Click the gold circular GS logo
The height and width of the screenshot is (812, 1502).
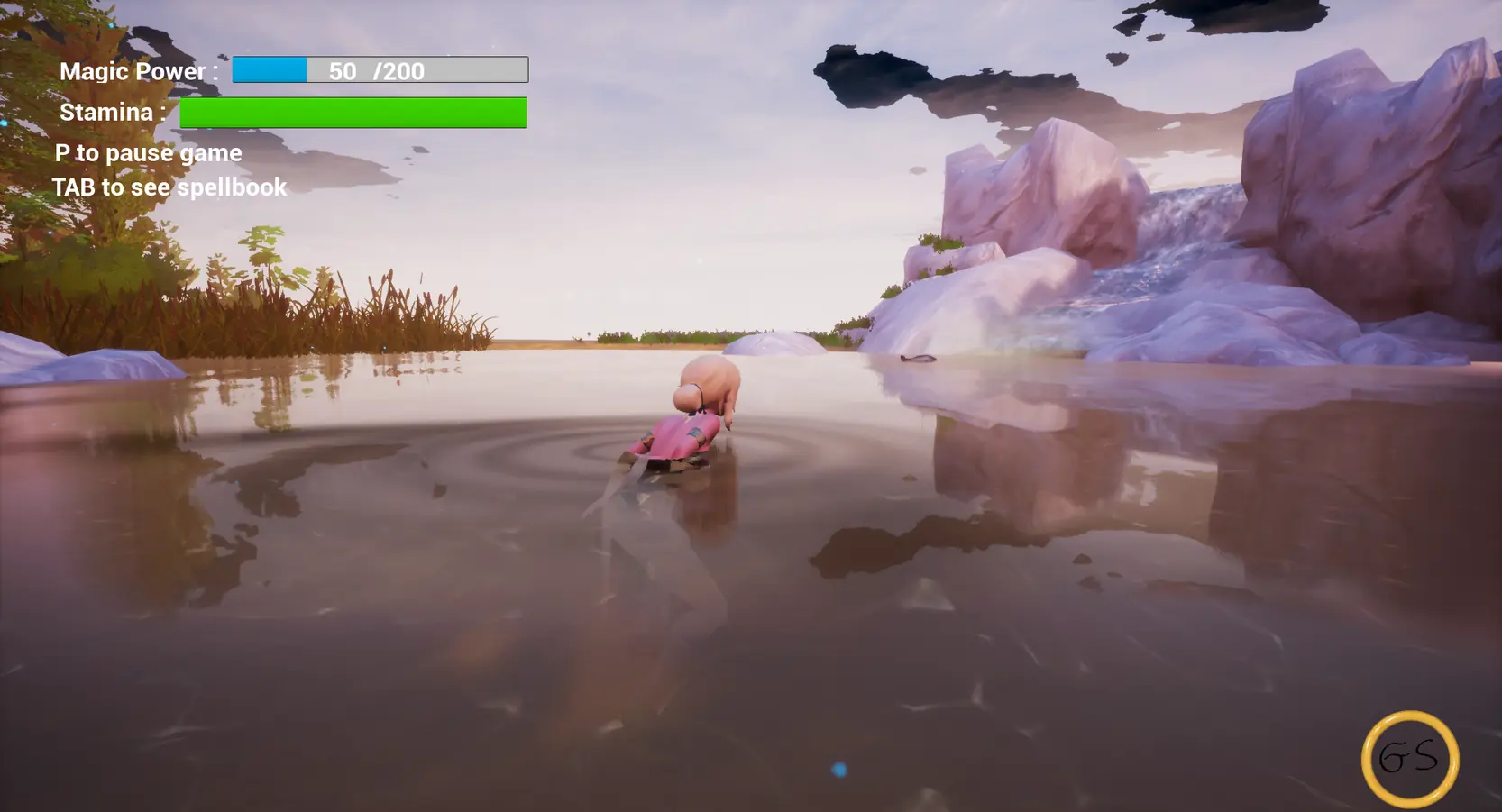pos(1409,758)
